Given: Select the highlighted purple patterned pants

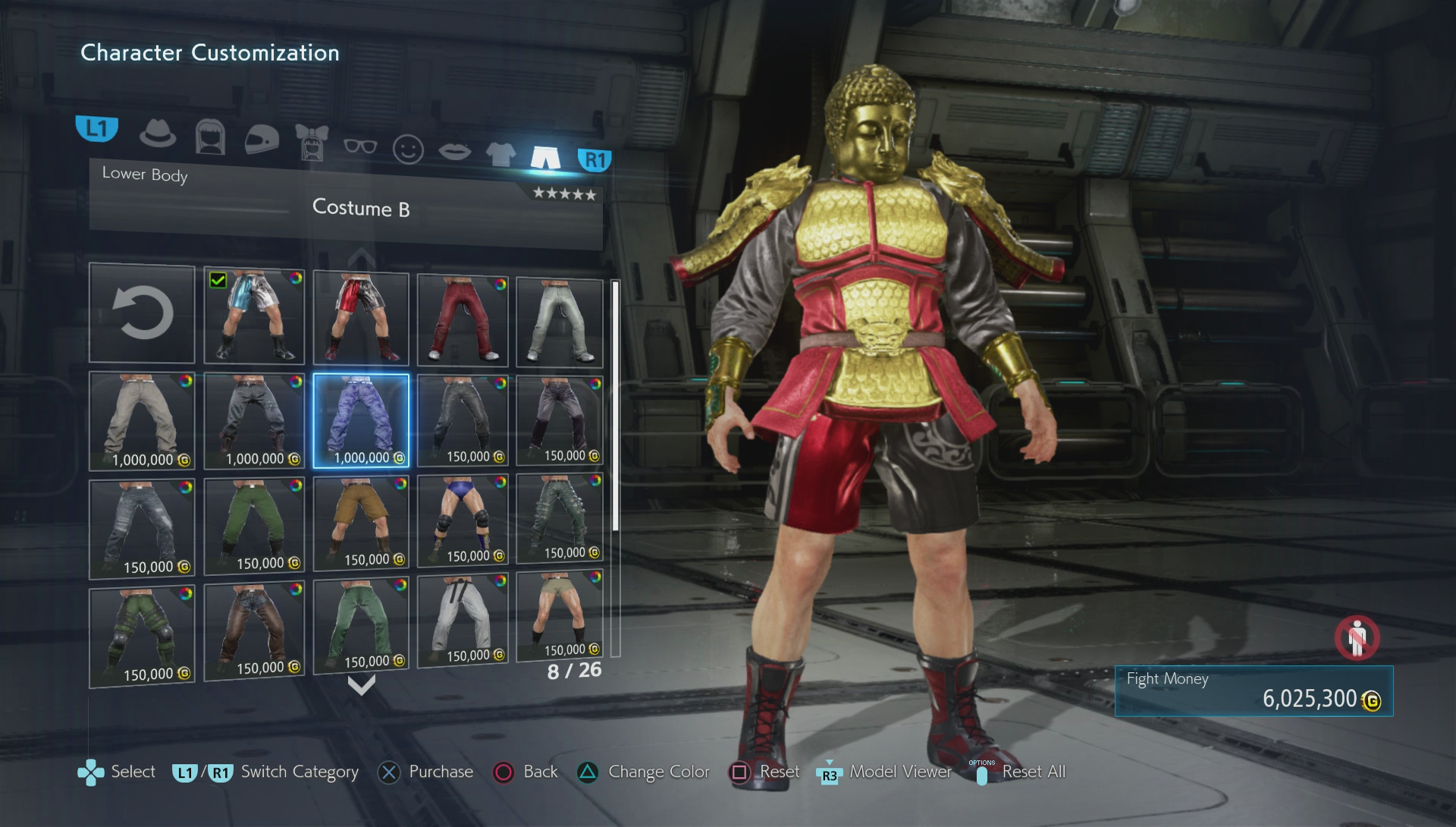Looking at the screenshot, I should 361,420.
